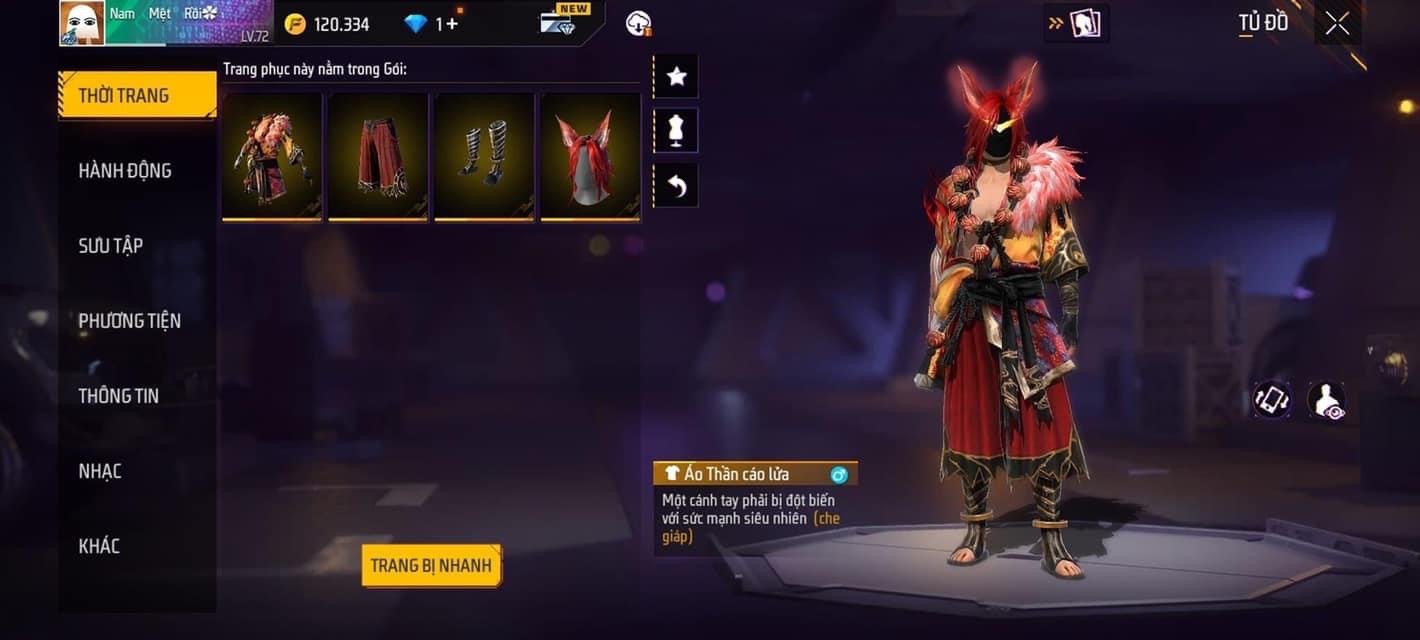Click the TRANG BỊ NHANH button

tap(431, 566)
